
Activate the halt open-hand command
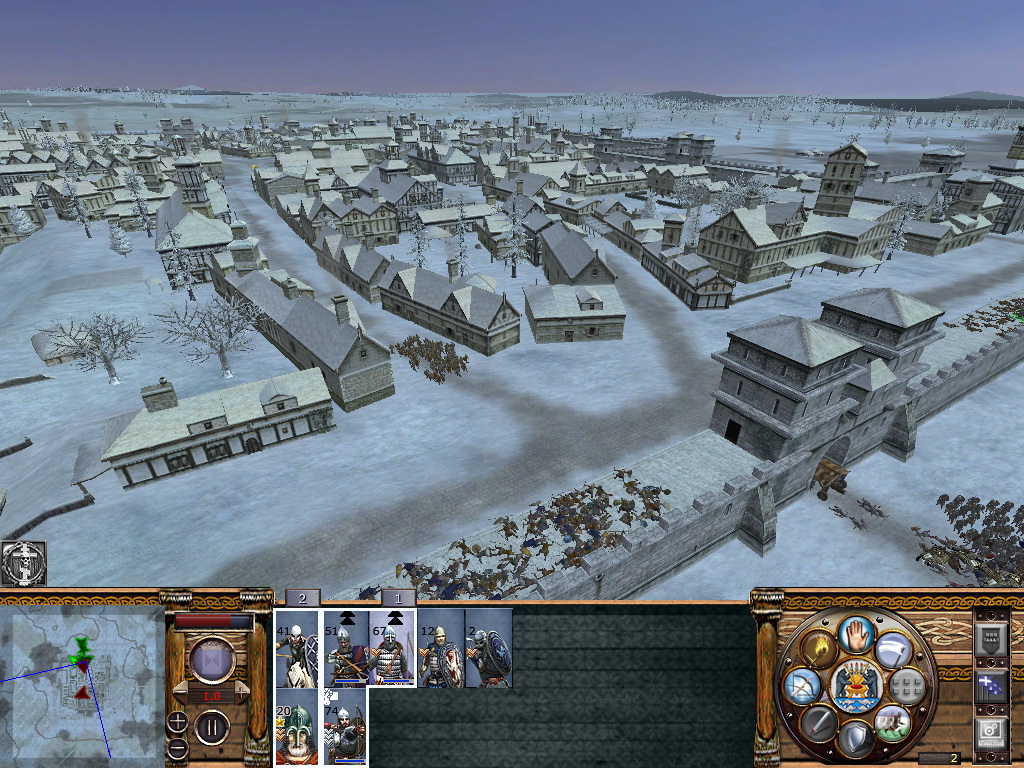pyautogui.click(x=854, y=634)
